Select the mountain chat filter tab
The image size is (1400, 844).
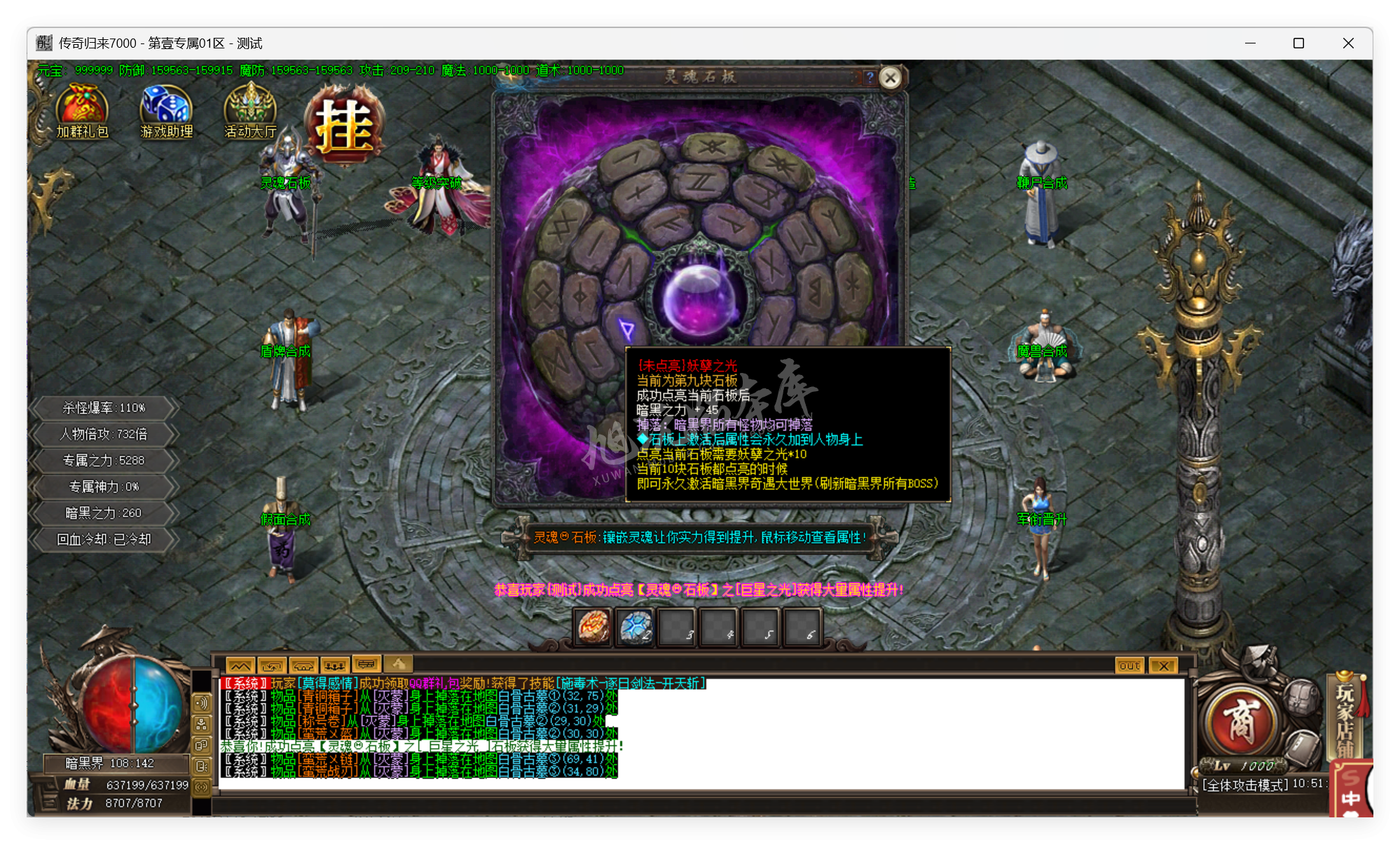[240, 664]
